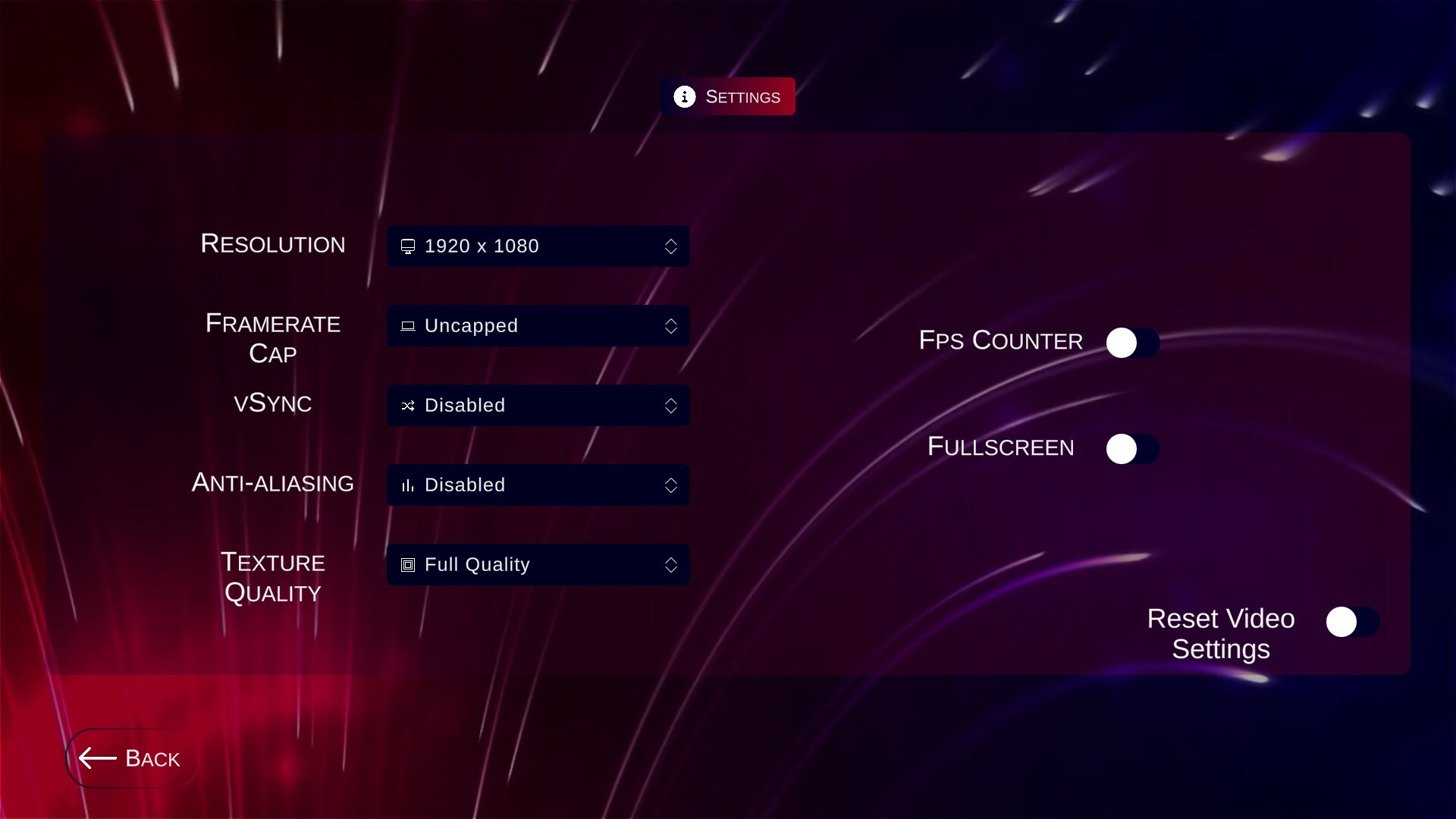The width and height of the screenshot is (1456, 819).
Task: Click the up-down chevron on the Resolution dropdown
Action: point(671,246)
